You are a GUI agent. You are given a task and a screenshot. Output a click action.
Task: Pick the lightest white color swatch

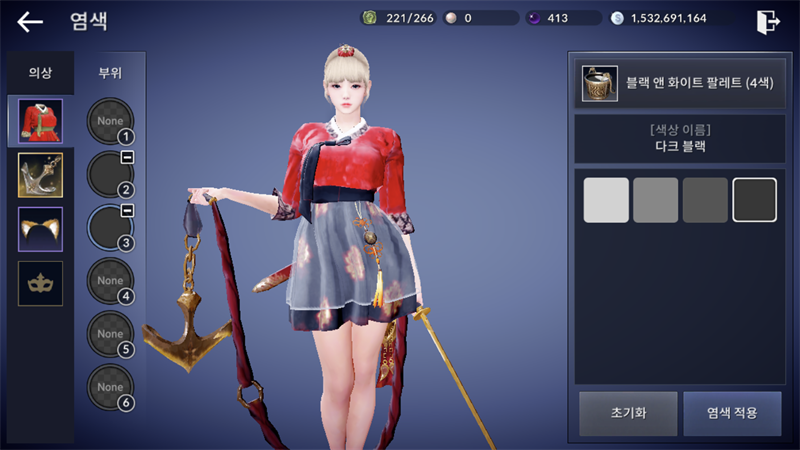pos(606,200)
